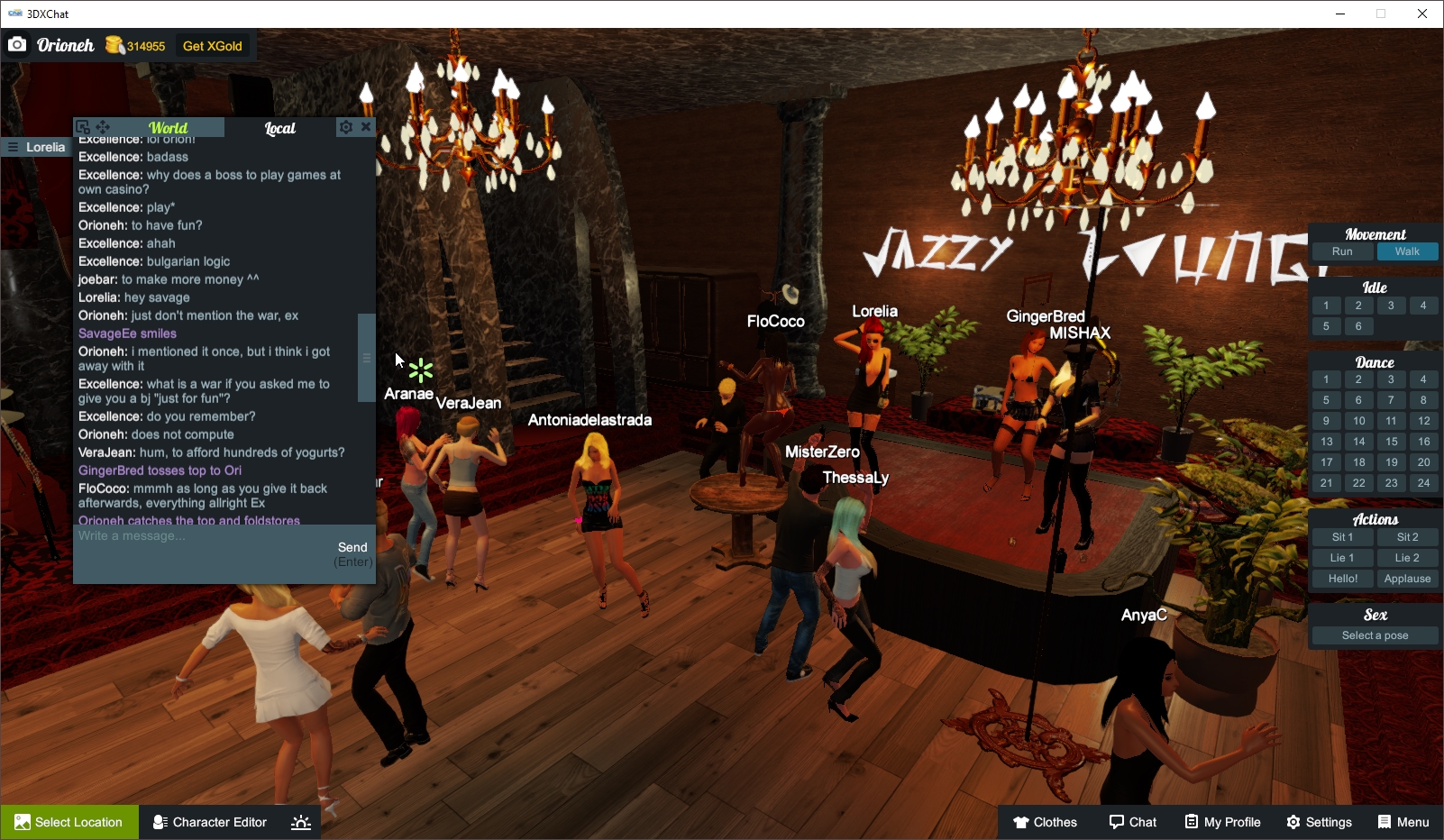Open the Menu at the bottom right
Image resolution: width=1444 pixels, height=840 pixels.
point(1403,822)
